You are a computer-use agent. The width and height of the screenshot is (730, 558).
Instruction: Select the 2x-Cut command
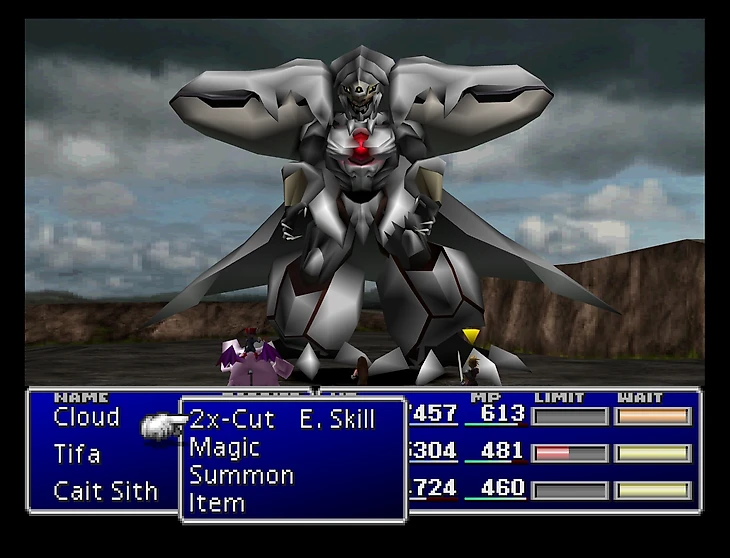232,419
